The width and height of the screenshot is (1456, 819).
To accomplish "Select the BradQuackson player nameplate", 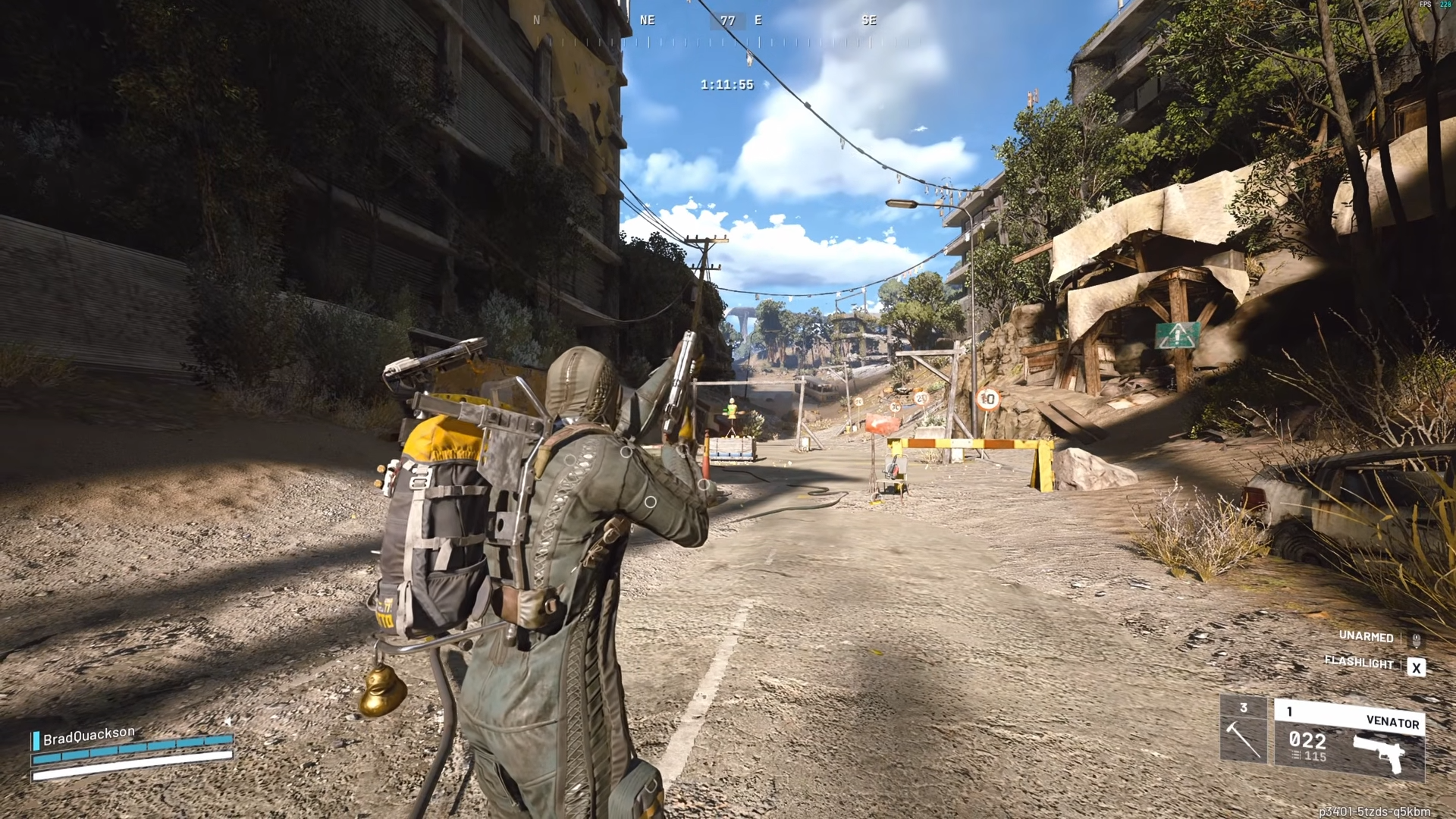I will pyautogui.click(x=89, y=736).
